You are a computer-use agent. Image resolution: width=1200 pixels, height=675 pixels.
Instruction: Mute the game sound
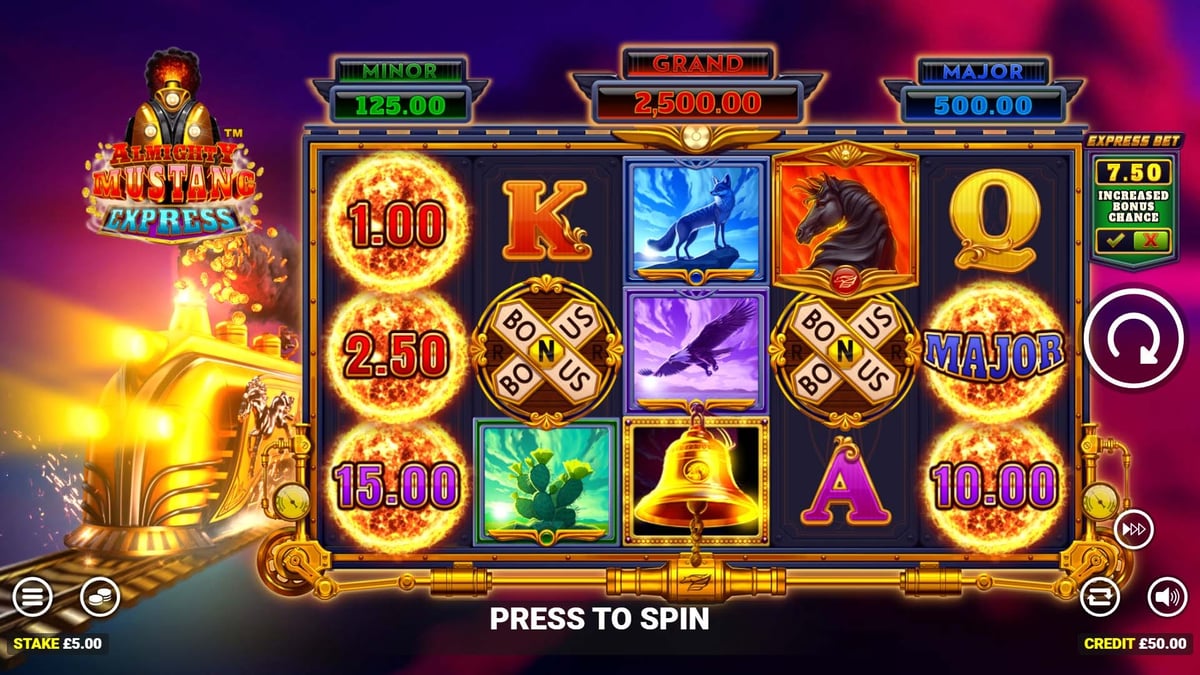[x=1166, y=597]
